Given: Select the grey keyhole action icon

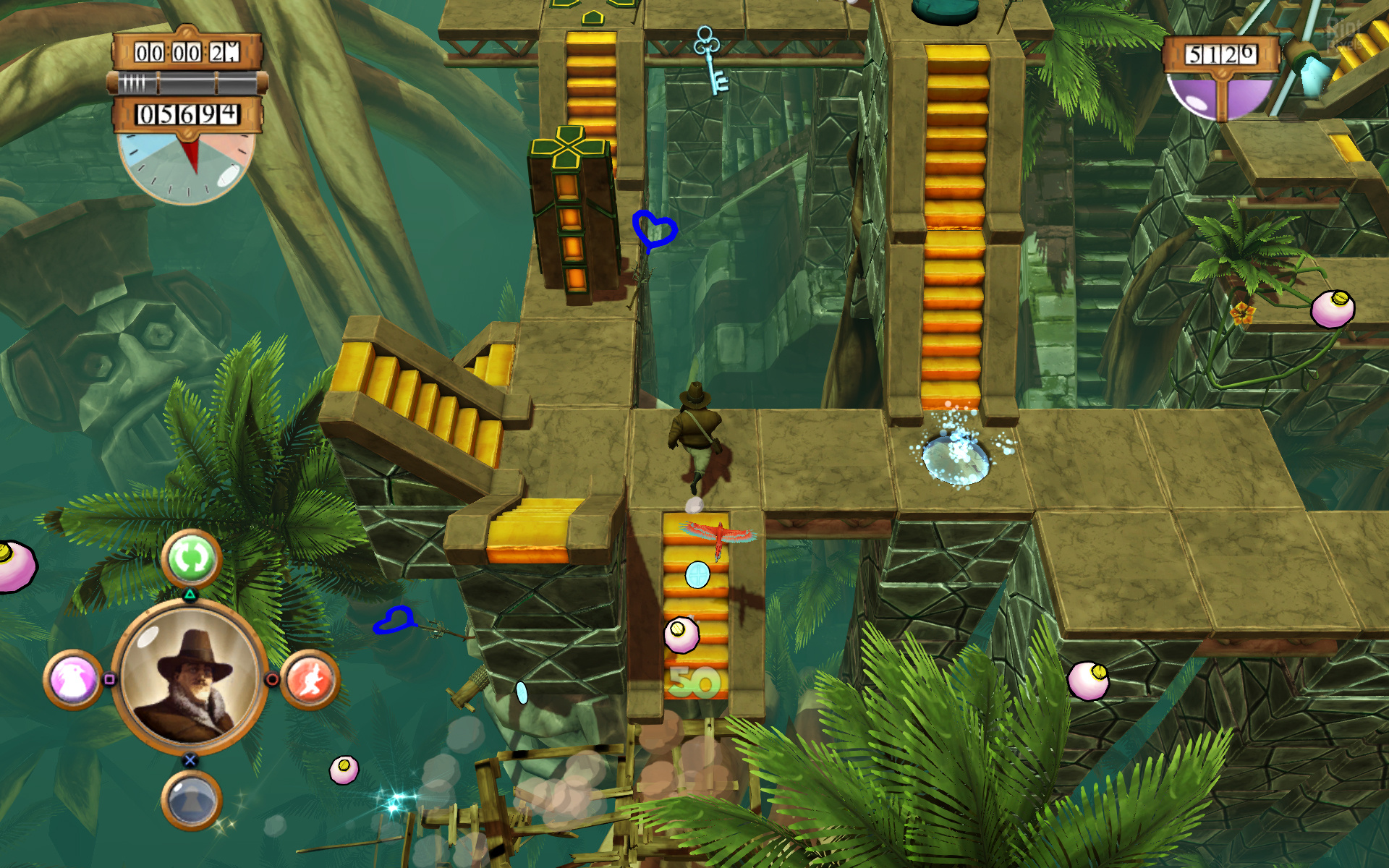Looking at the screenshot, I should click(x=191, y=800).
